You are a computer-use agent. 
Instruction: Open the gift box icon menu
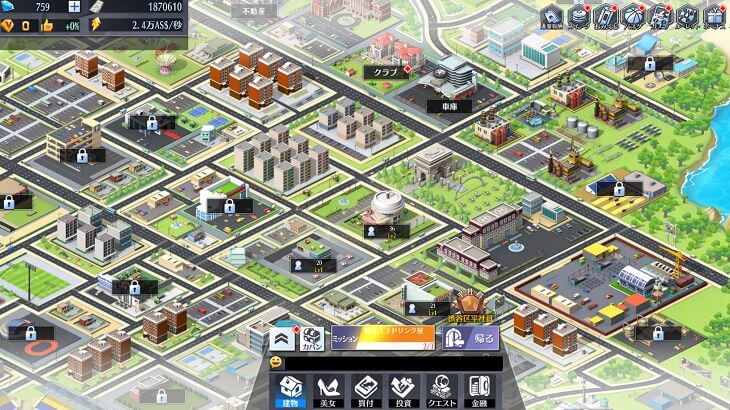click(x=713, y=14)
